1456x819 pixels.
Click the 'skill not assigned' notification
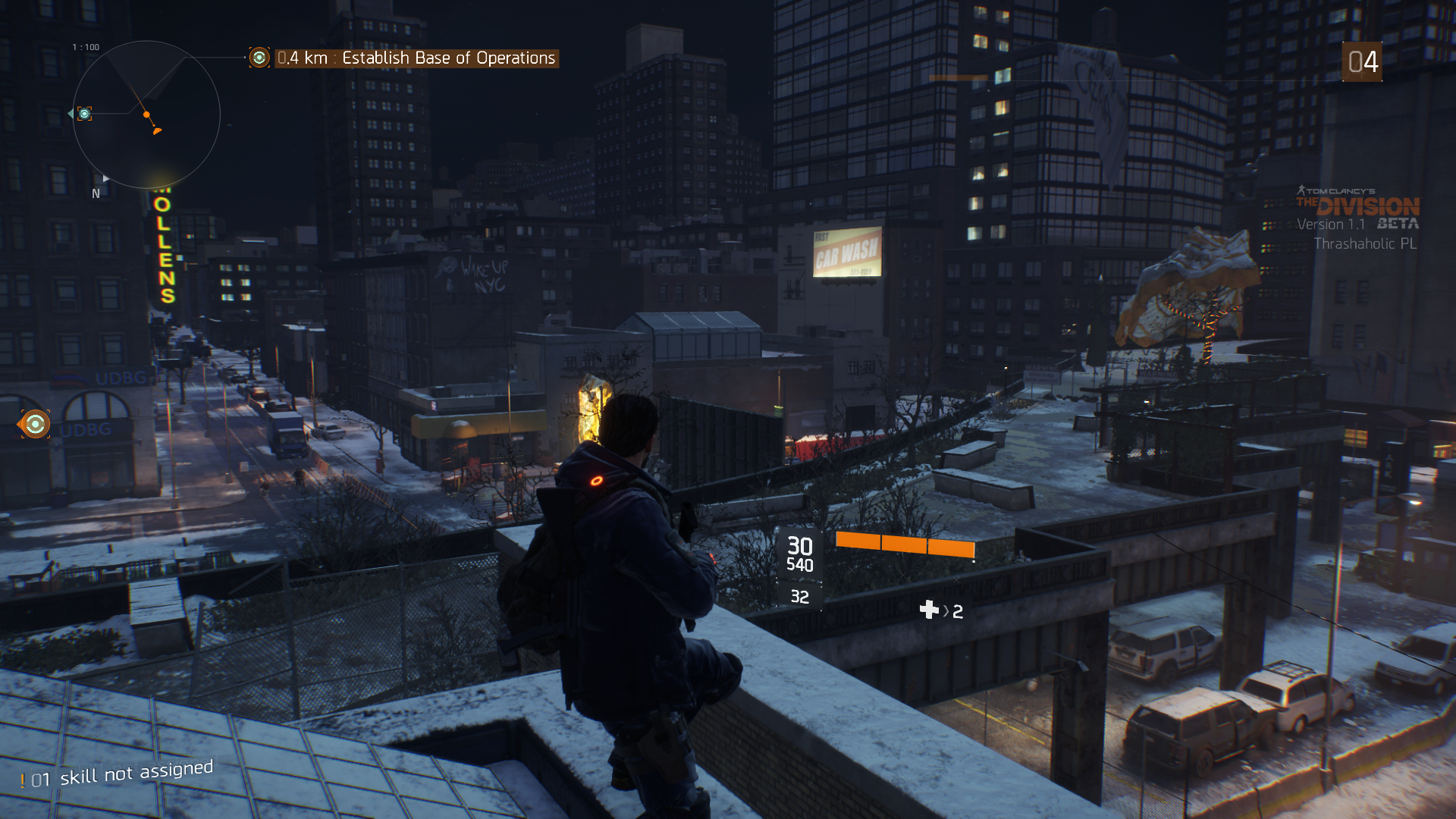[118, 774]
